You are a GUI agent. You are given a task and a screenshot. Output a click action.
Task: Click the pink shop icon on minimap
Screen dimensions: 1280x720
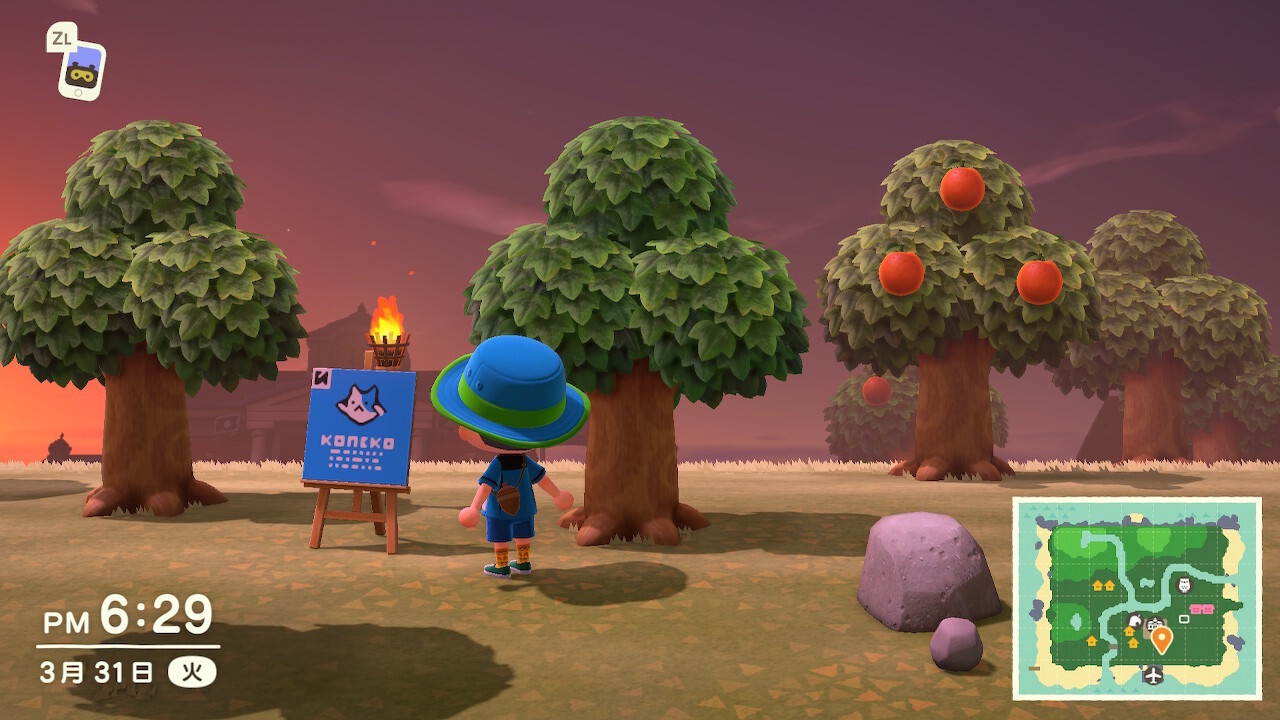pyautogui.click(x=1202, y=609)
